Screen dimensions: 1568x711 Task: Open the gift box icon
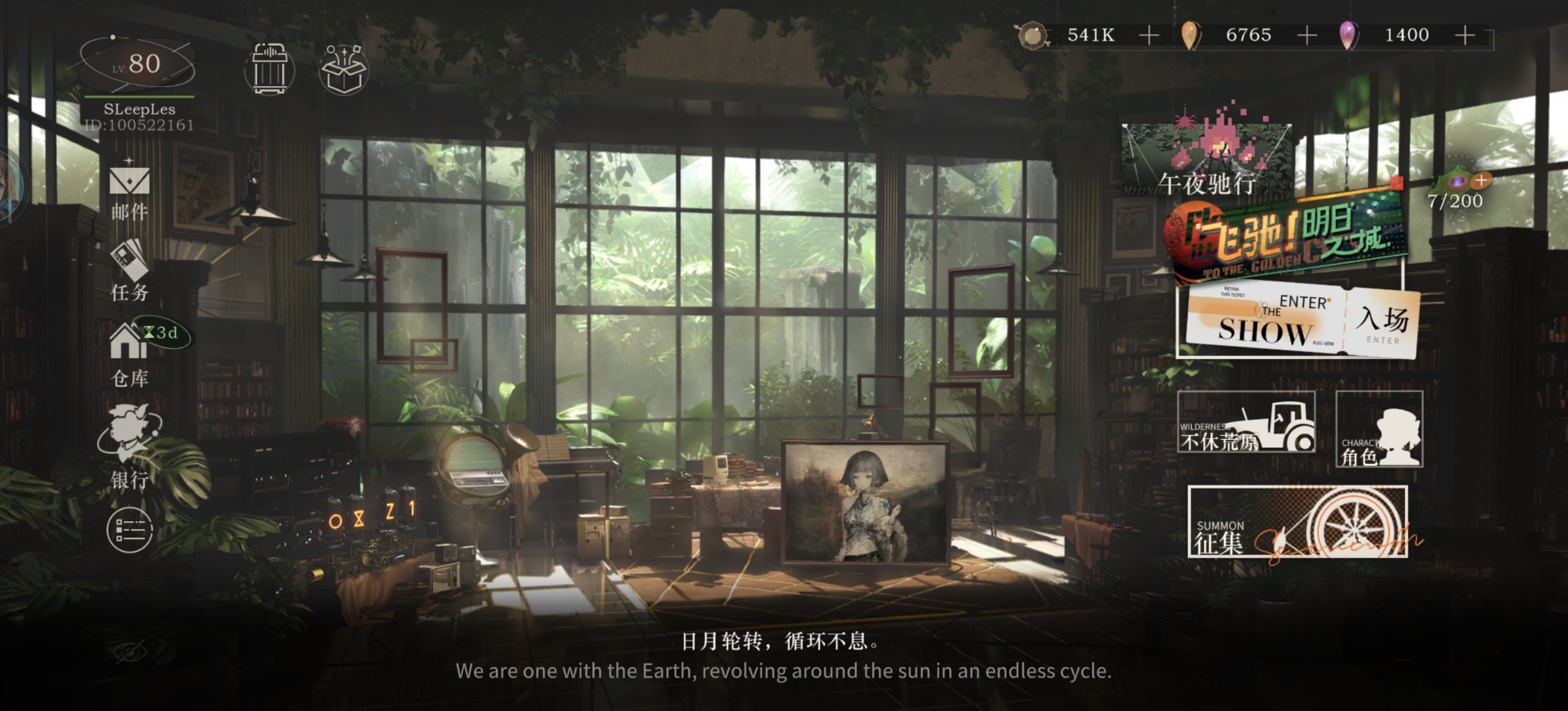(x=343, y=69)
